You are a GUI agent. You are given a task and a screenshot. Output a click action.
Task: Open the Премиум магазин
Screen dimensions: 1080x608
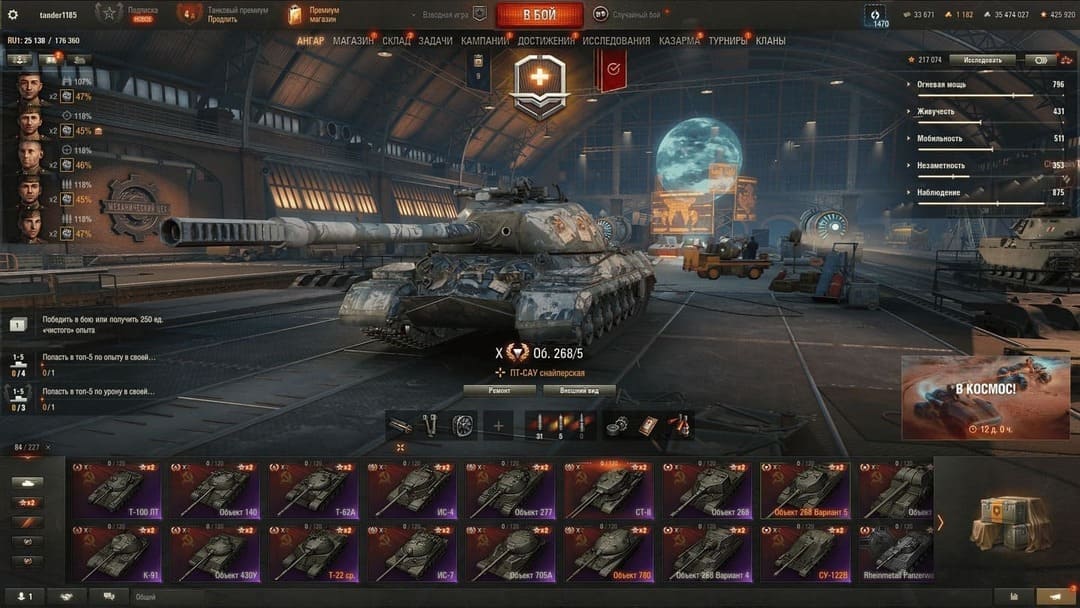coord(315,15)
